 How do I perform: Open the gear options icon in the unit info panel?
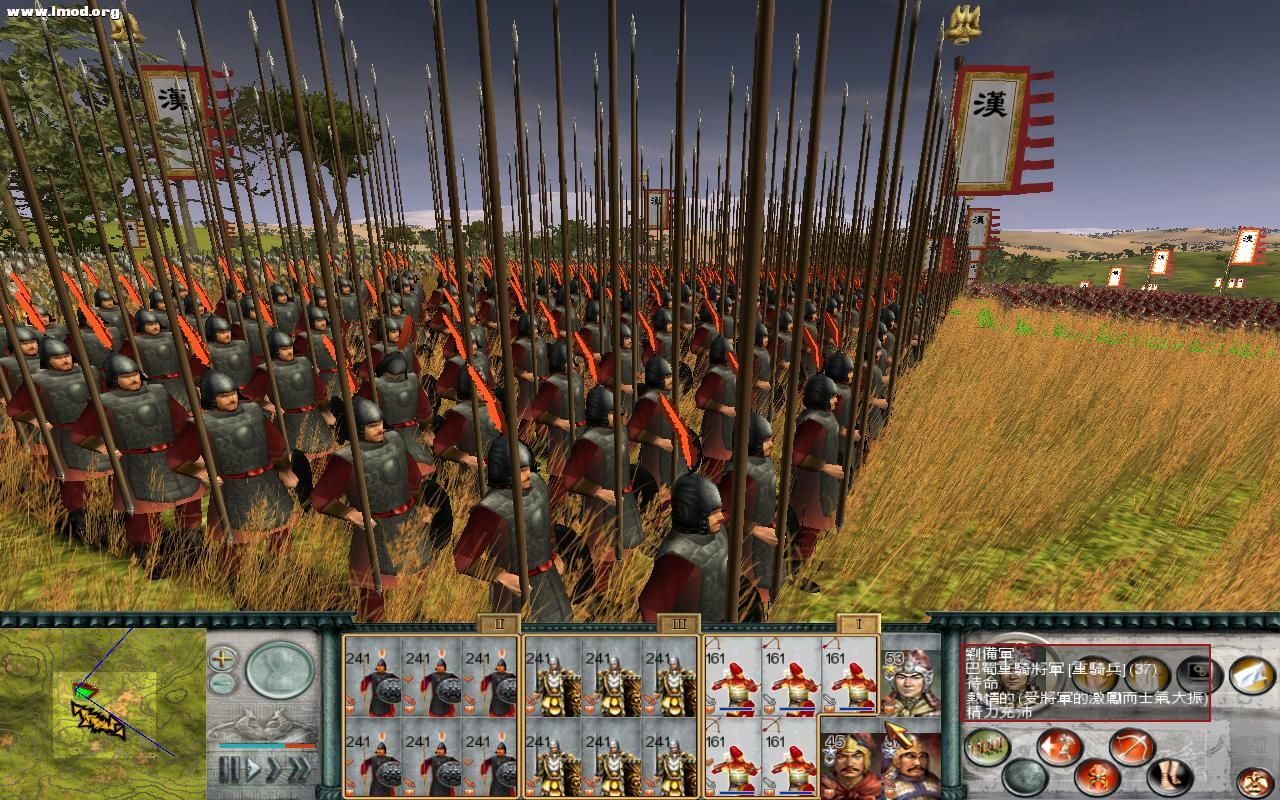[x=1198, y=670]
